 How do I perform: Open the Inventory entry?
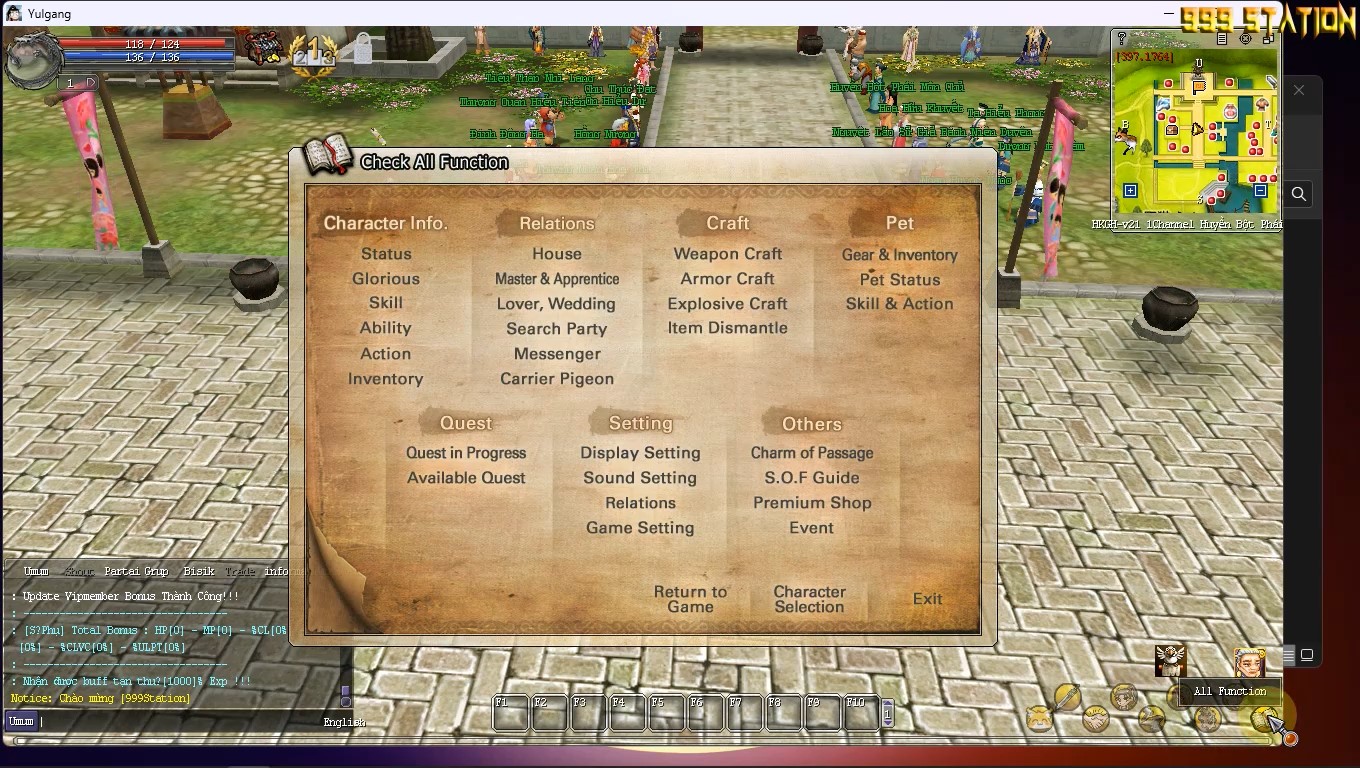click(x=386, y=379)
